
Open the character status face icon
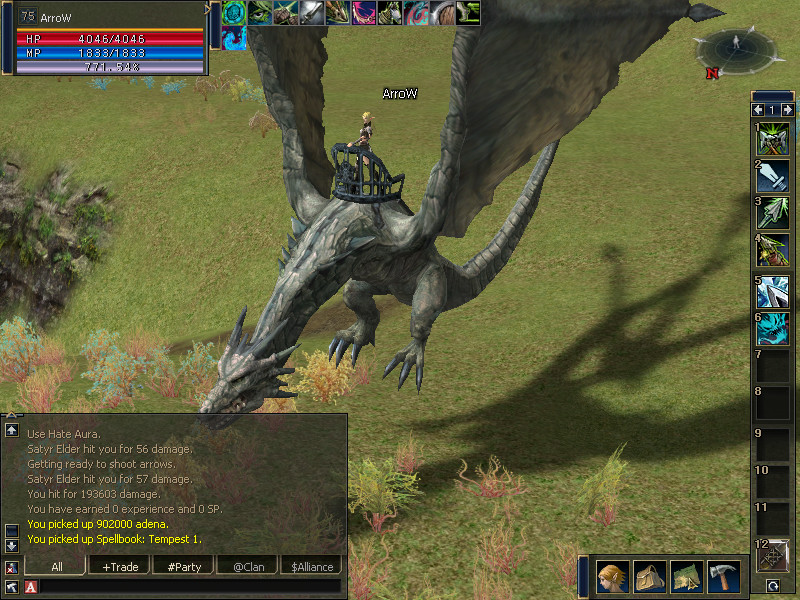click(x=612, y=576)
